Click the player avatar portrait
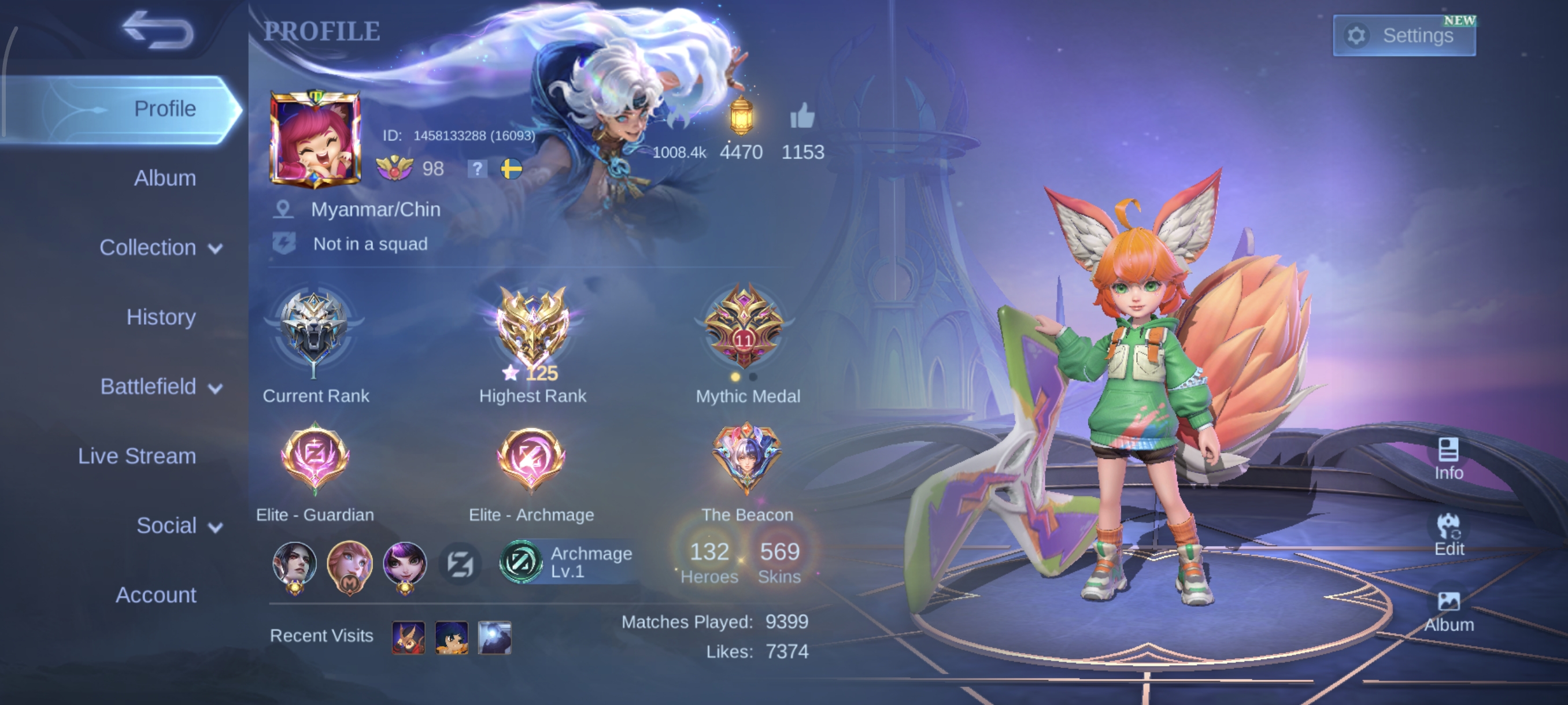Screen dimensions: 1568x705 (315, 139)
